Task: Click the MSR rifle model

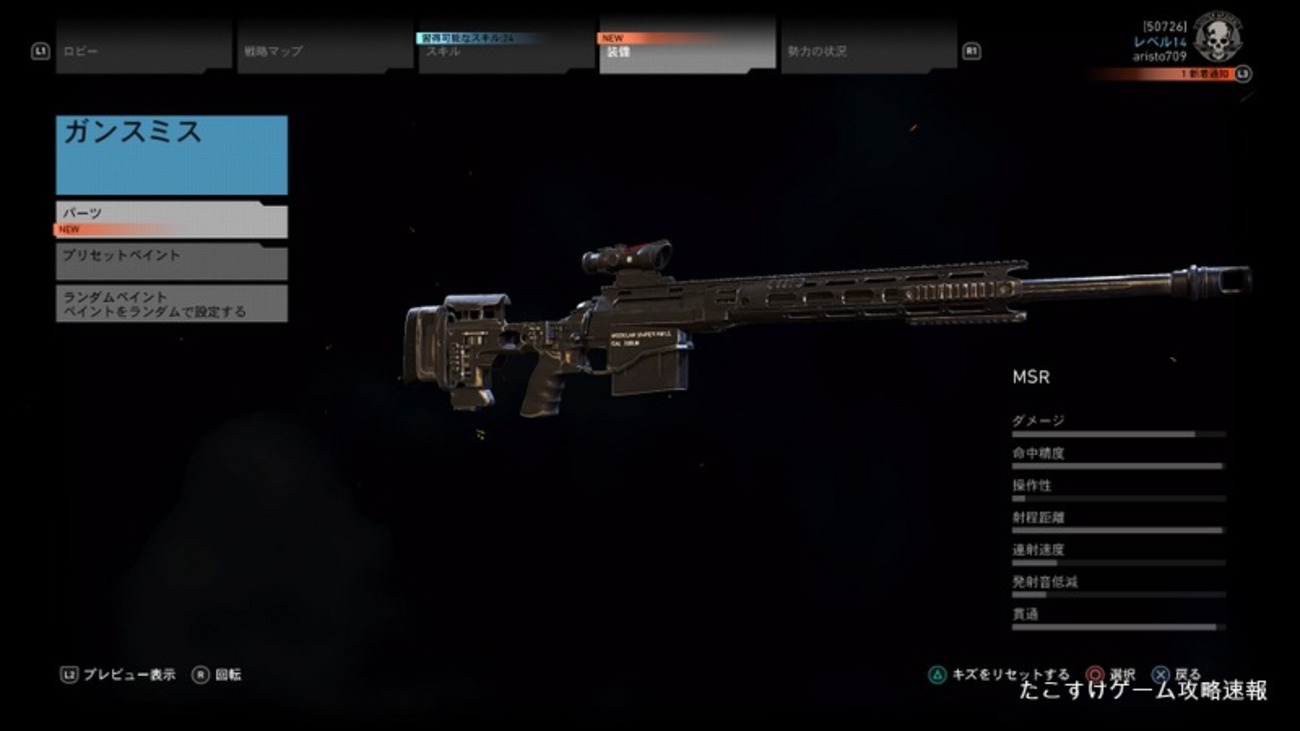Action: pyautogui.click(x=750, y=320)
